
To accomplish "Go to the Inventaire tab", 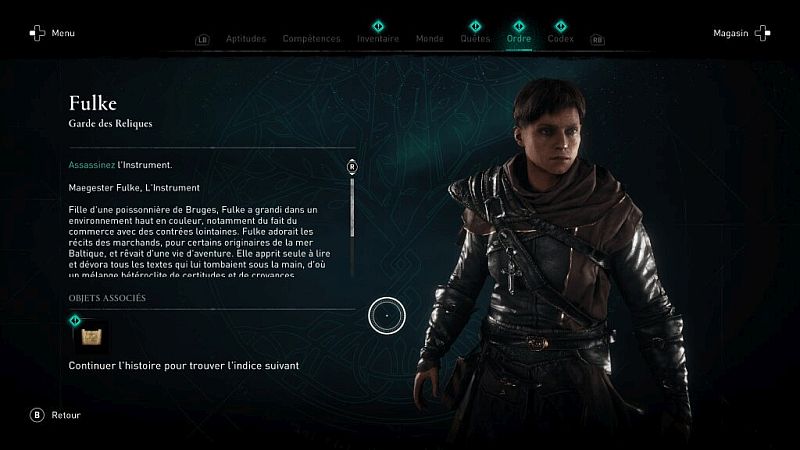I will (x=378, y=39).
